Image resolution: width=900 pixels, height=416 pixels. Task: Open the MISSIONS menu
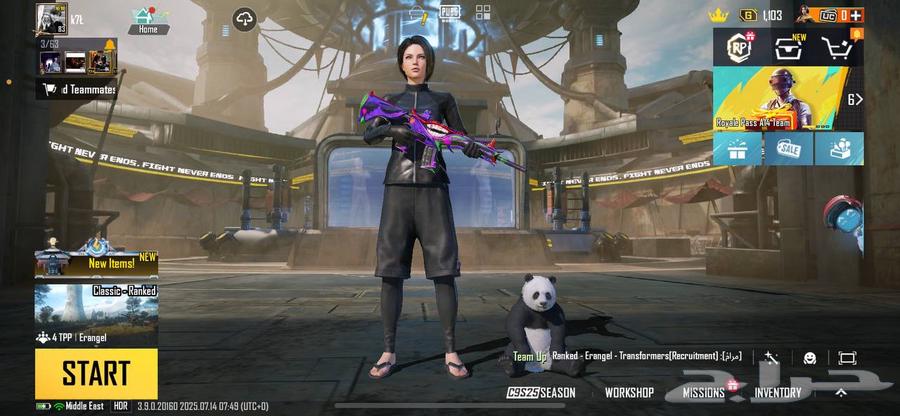(704, 393)
